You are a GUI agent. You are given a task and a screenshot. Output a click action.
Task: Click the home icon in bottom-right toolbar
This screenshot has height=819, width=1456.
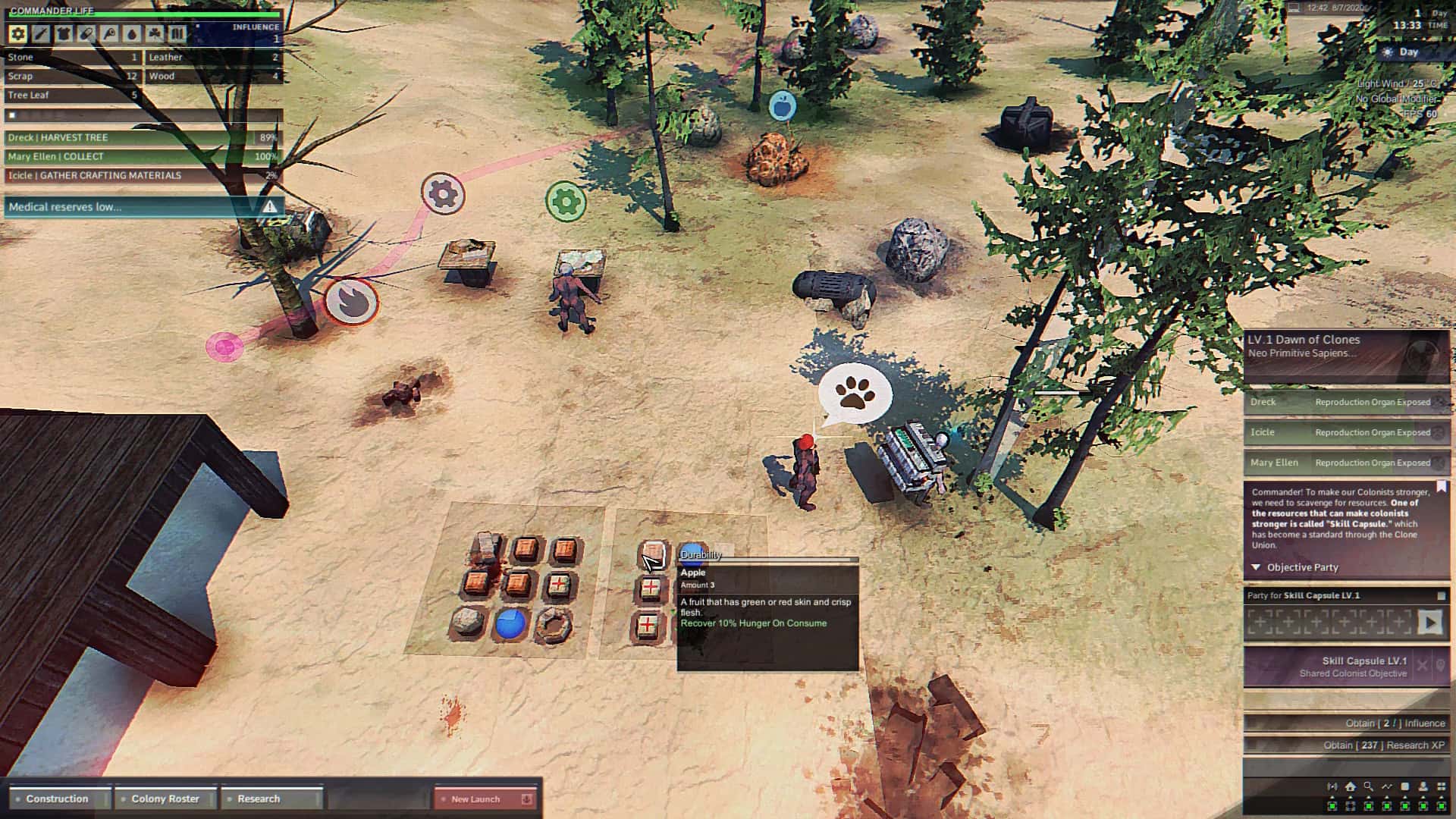pos(1350,786)
